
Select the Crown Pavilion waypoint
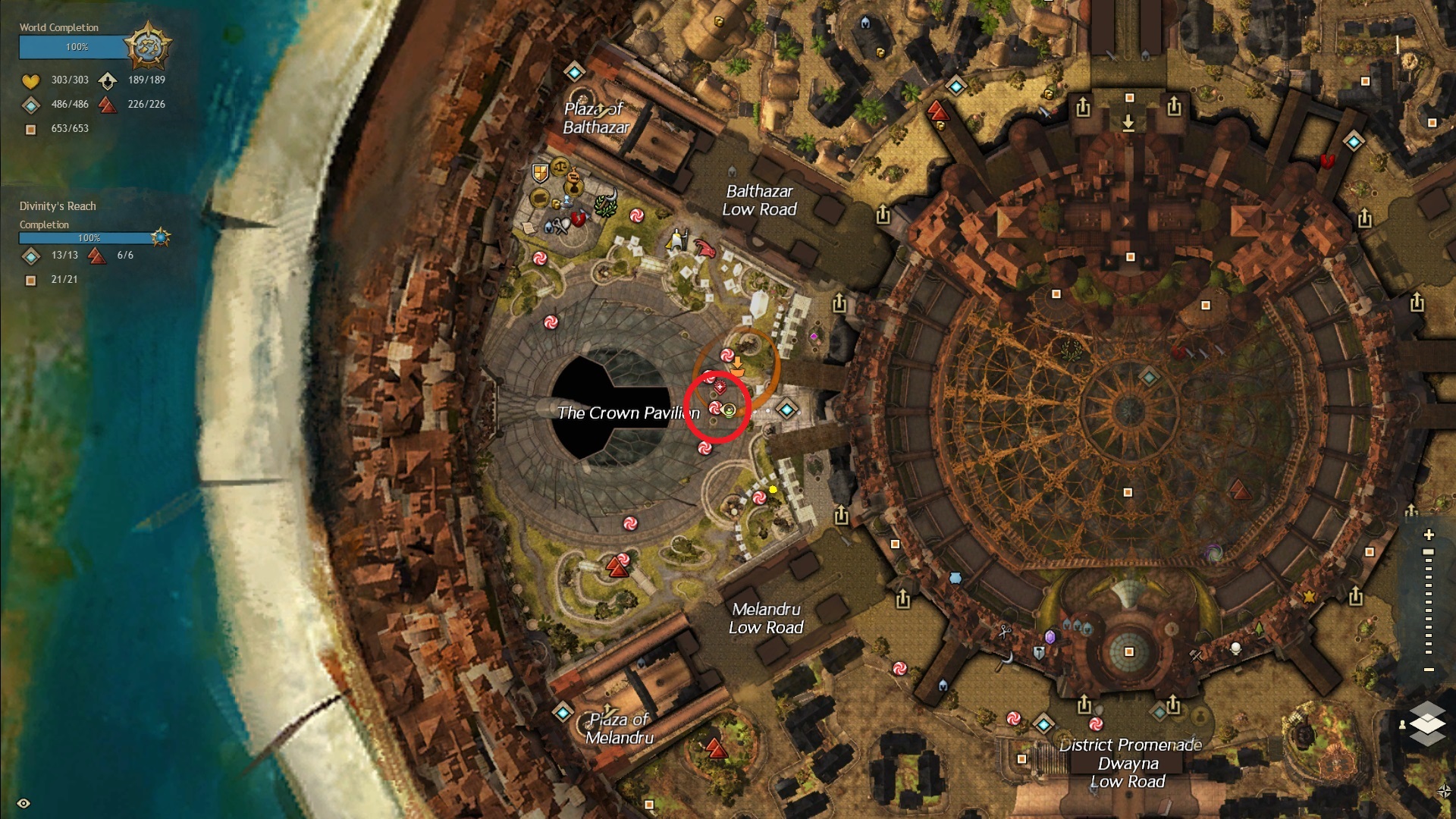786,410
